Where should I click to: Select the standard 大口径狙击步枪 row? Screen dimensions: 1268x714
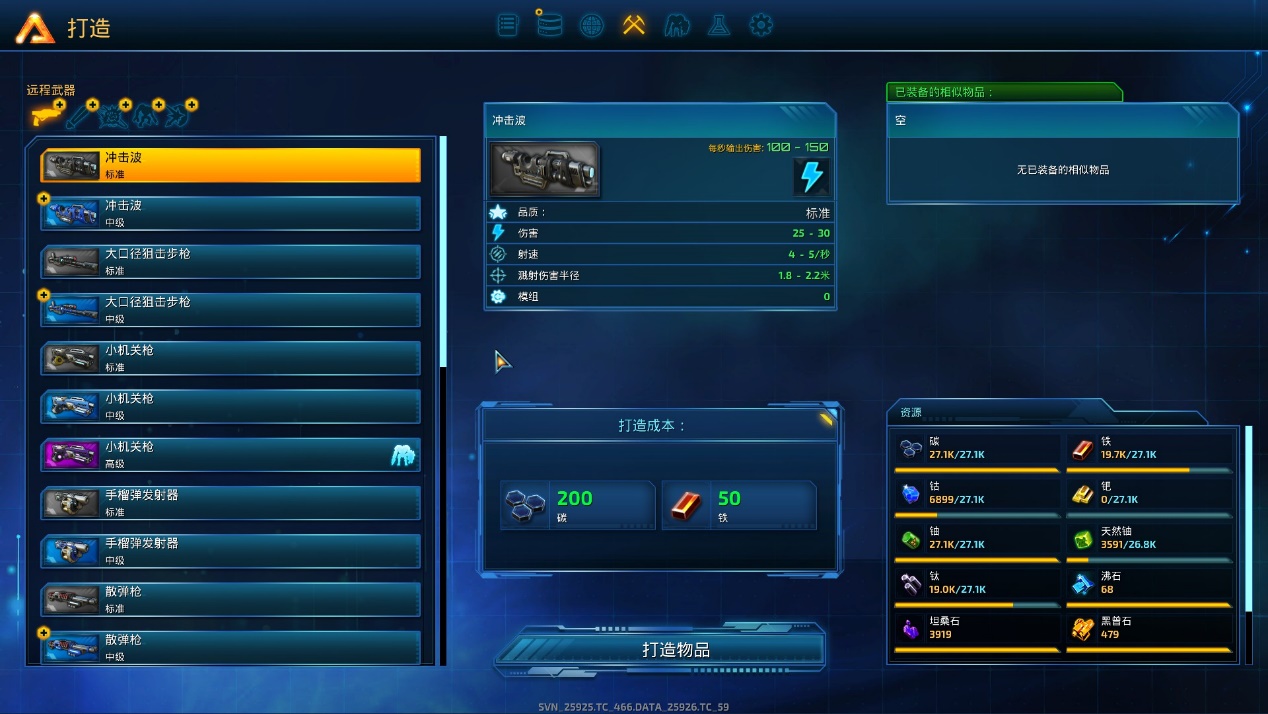tap(231, 261)
